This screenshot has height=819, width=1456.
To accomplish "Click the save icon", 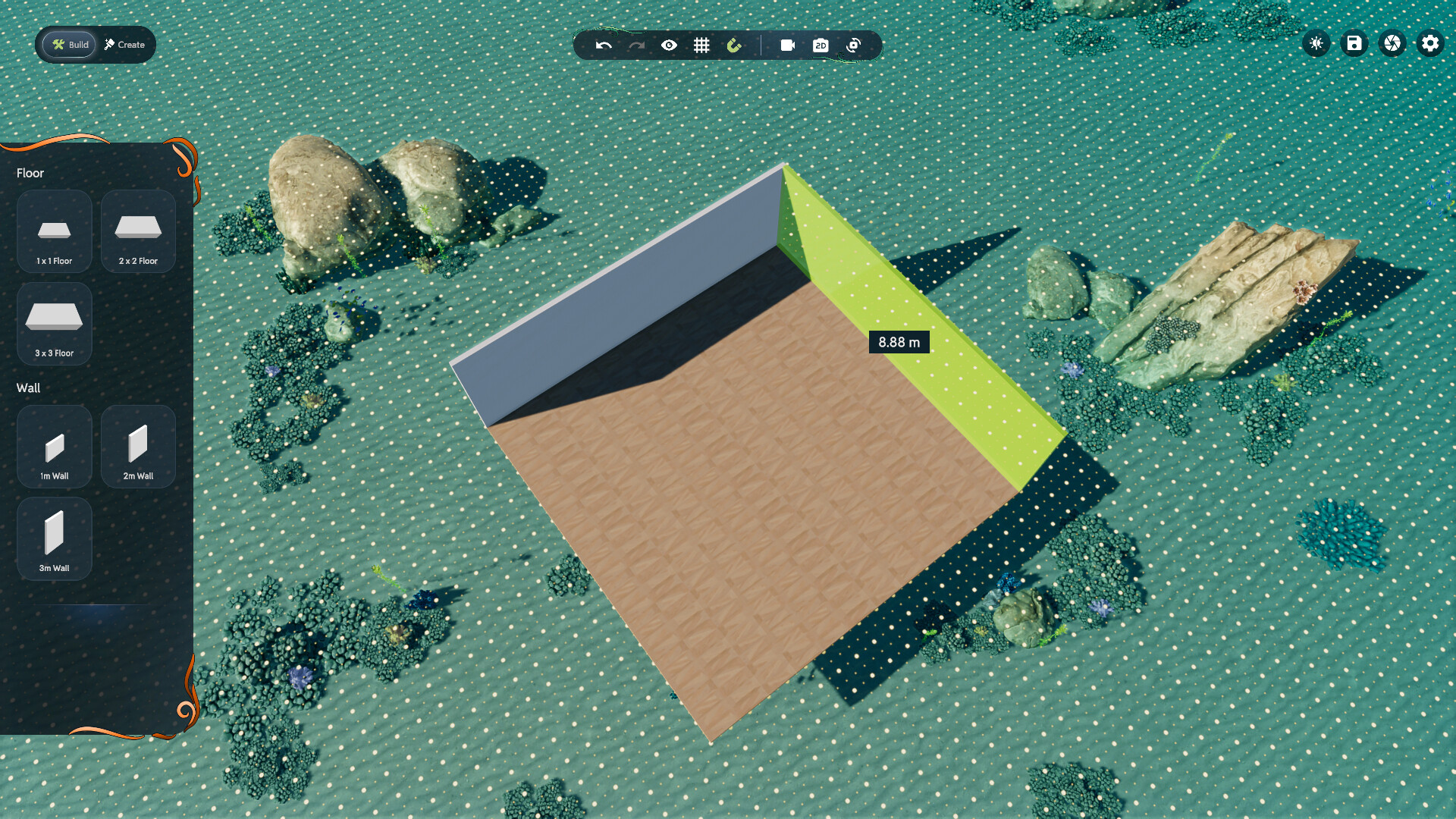I will pos(1354,43).
